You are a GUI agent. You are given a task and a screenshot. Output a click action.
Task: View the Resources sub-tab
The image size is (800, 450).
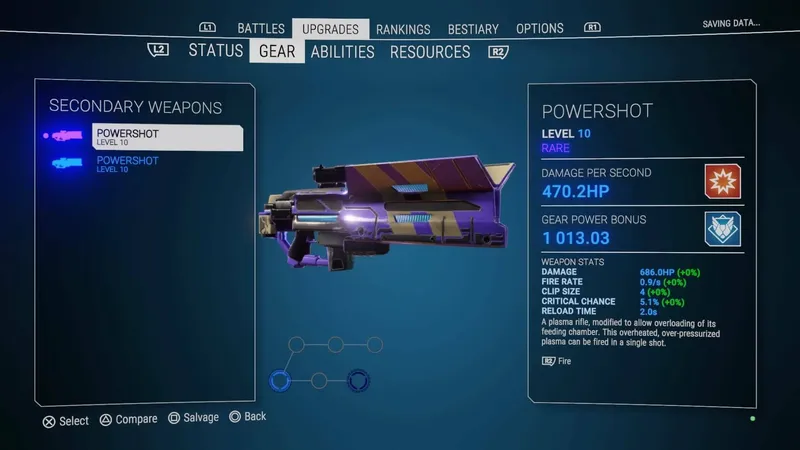click(430, 51)
